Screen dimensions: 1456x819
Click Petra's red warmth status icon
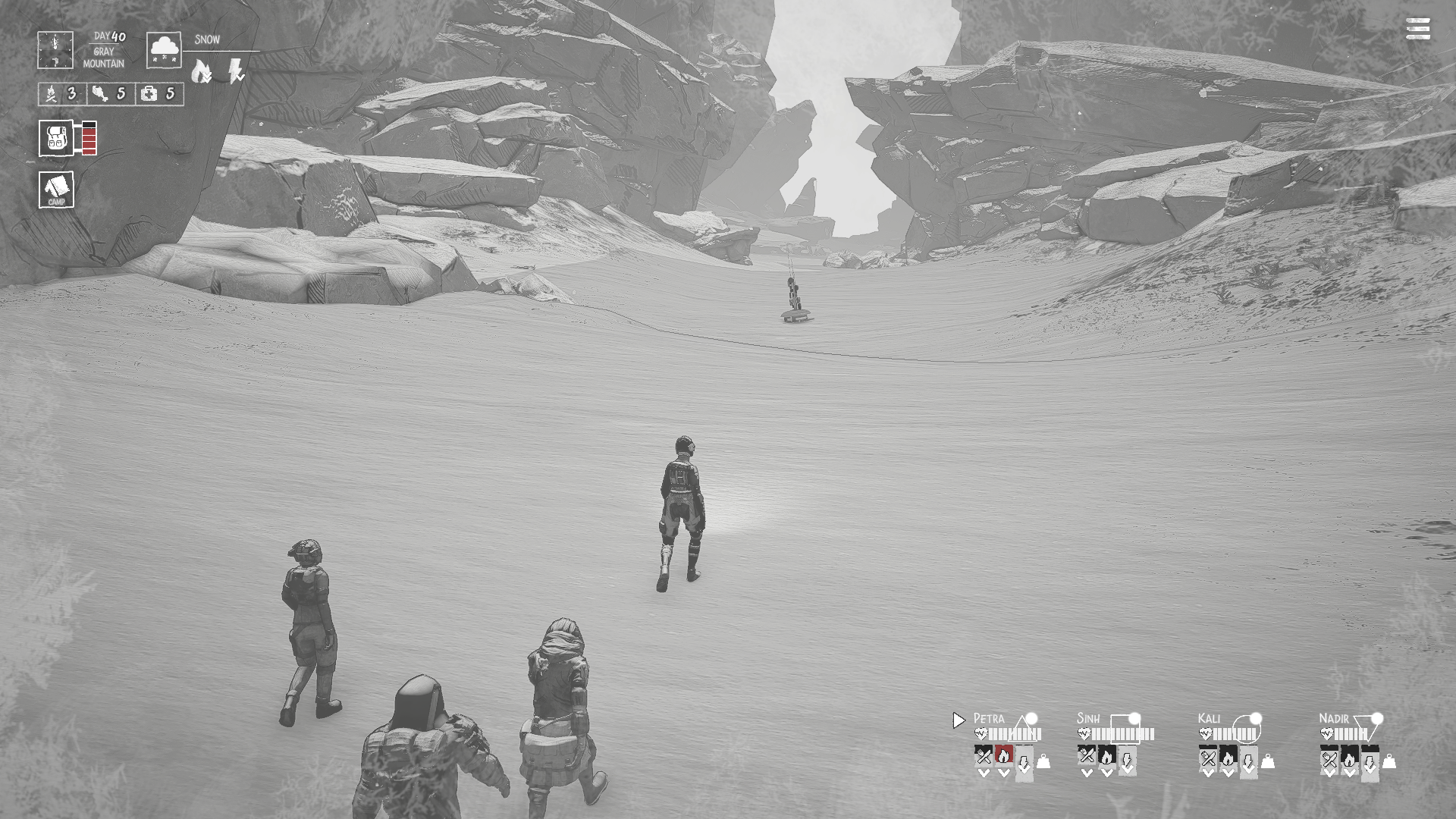[1003, 755]
